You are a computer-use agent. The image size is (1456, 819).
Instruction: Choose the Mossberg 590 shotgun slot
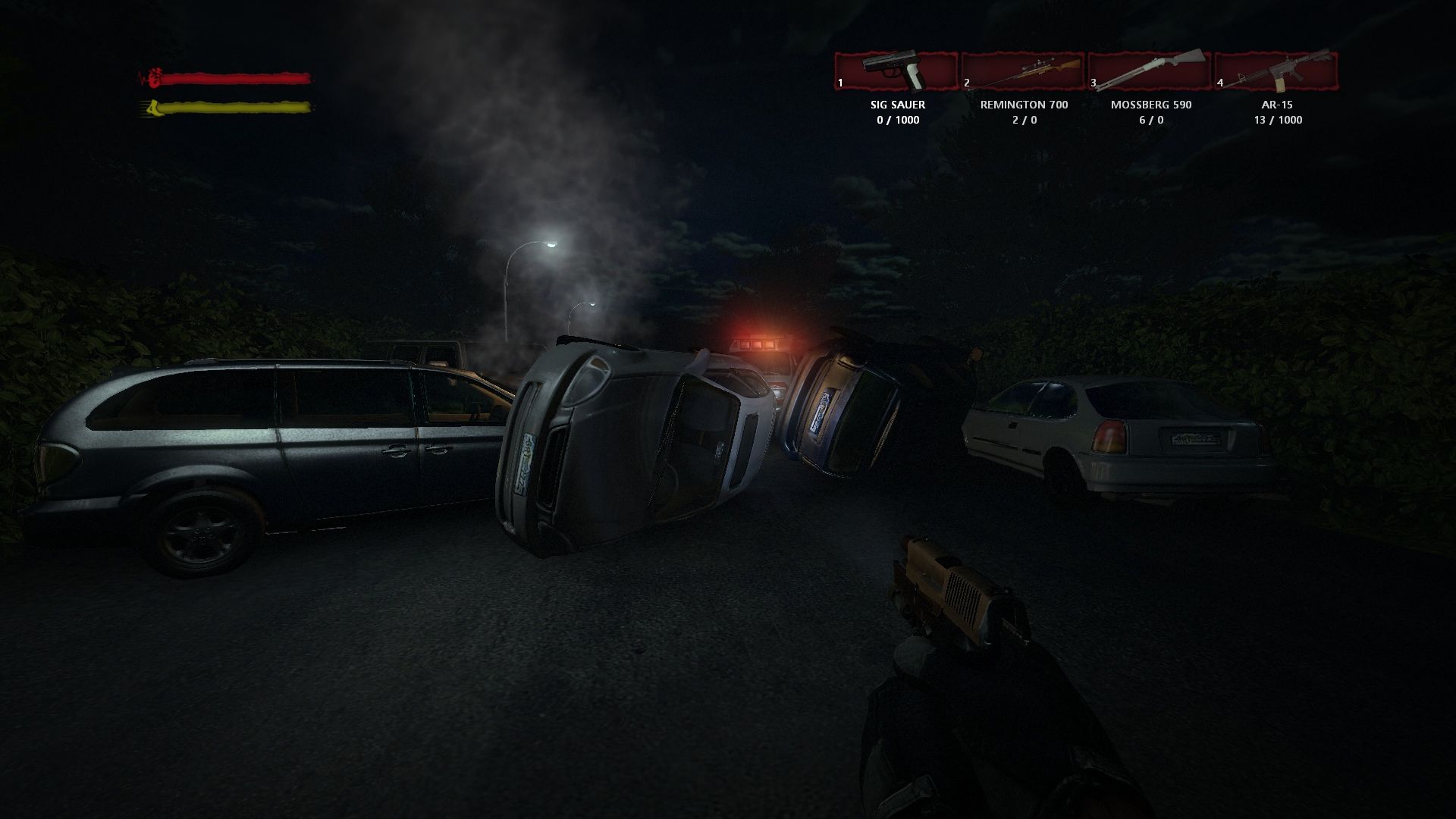click(1150, 71)
